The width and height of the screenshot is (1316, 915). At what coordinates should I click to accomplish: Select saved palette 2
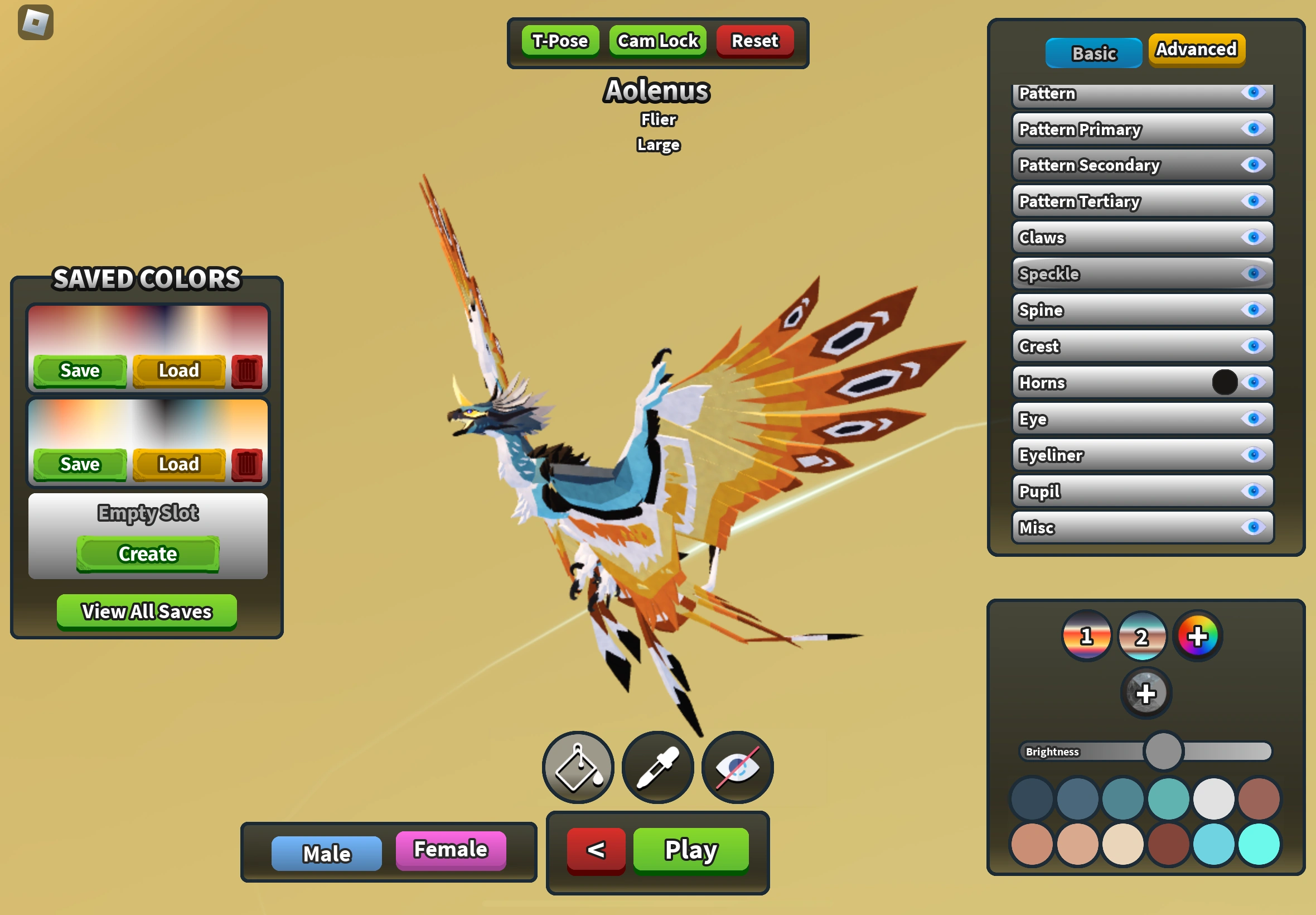tap(1142, 635)
